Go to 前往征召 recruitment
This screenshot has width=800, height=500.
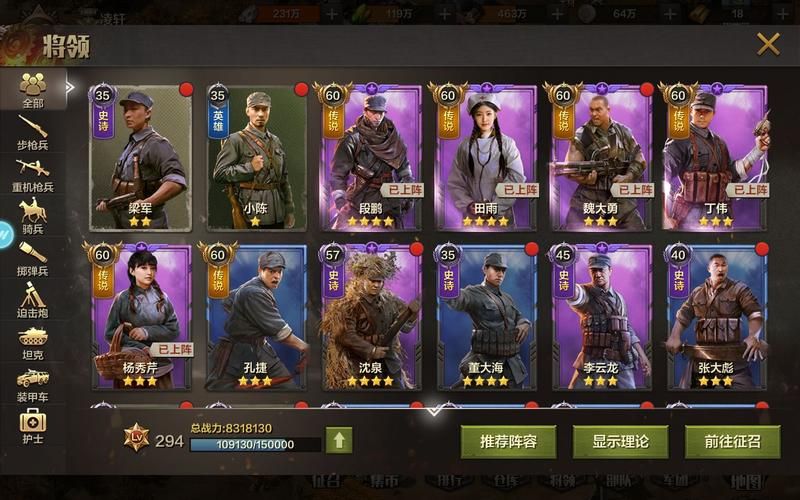(732, 441)
